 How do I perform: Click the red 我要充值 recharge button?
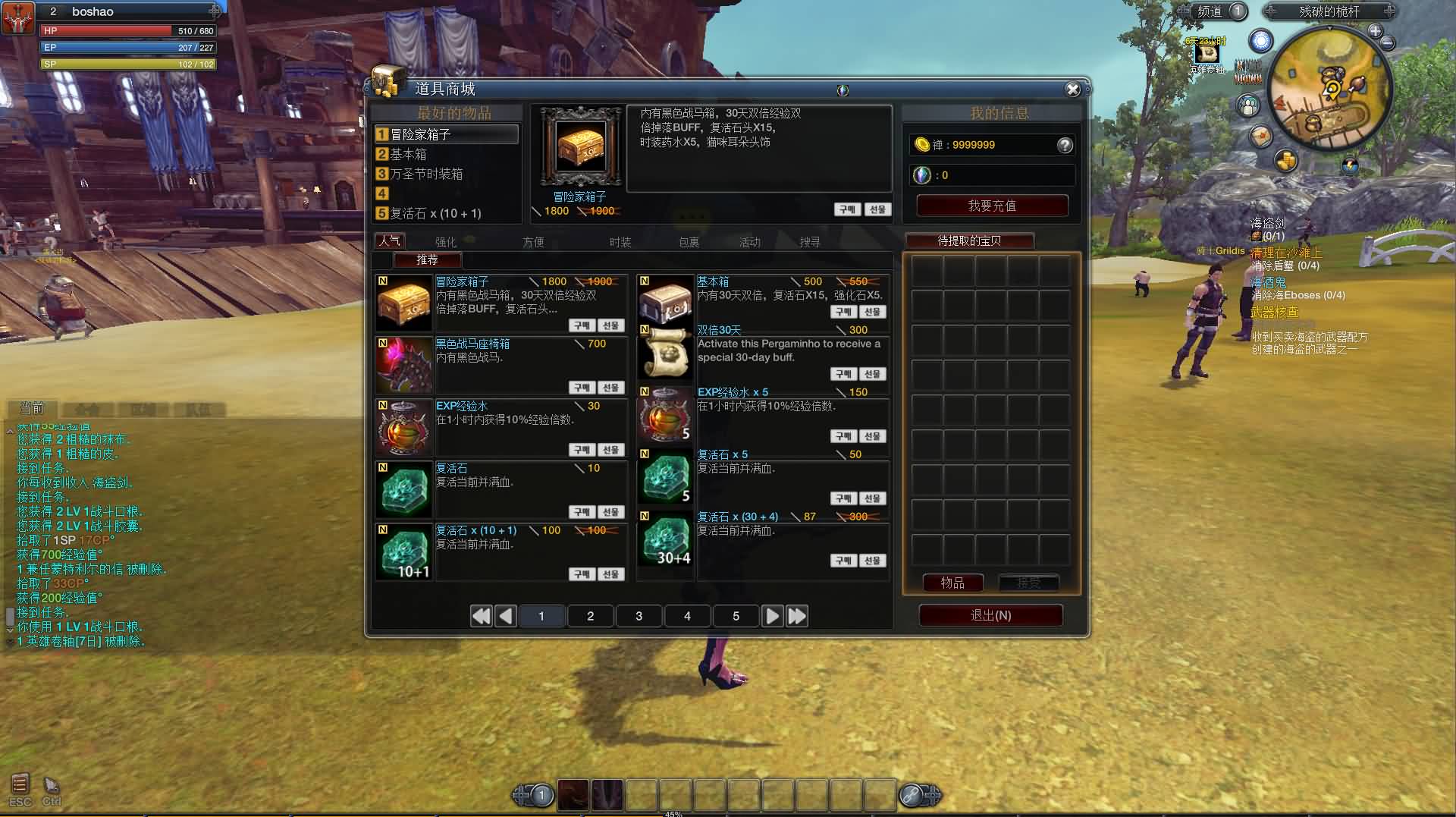click(992, 206)
